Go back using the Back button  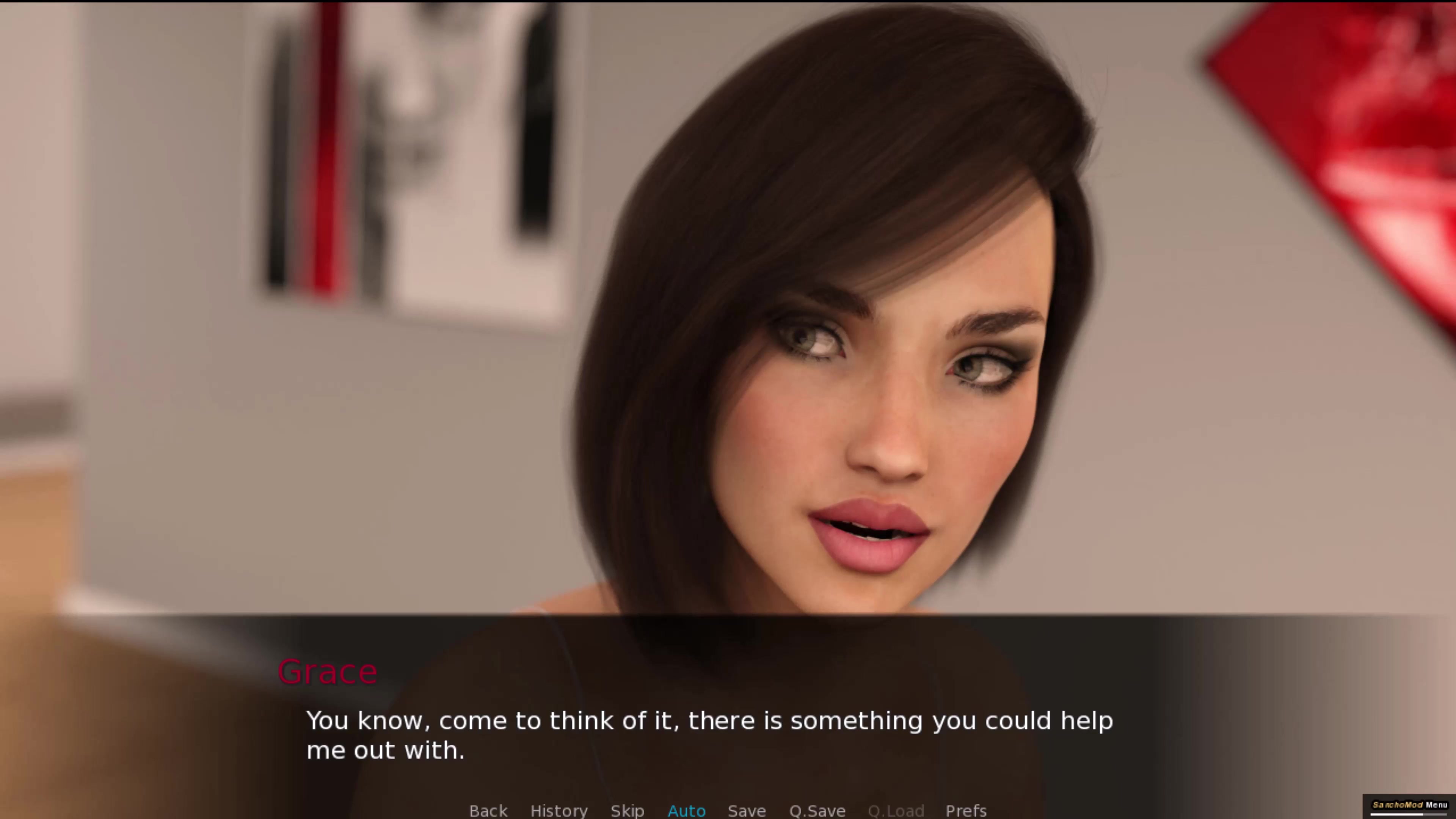point(488,811)
